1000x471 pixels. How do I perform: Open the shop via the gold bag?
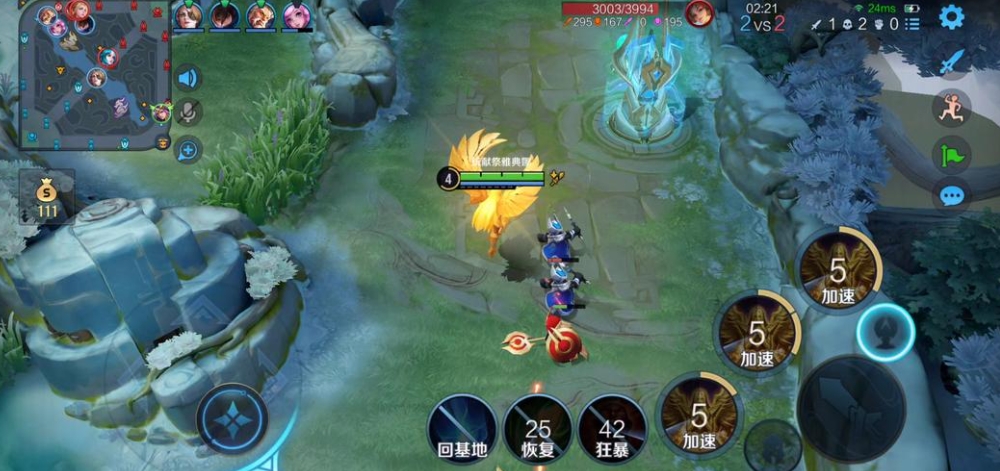pyautogui.click(x=47, y=196)
